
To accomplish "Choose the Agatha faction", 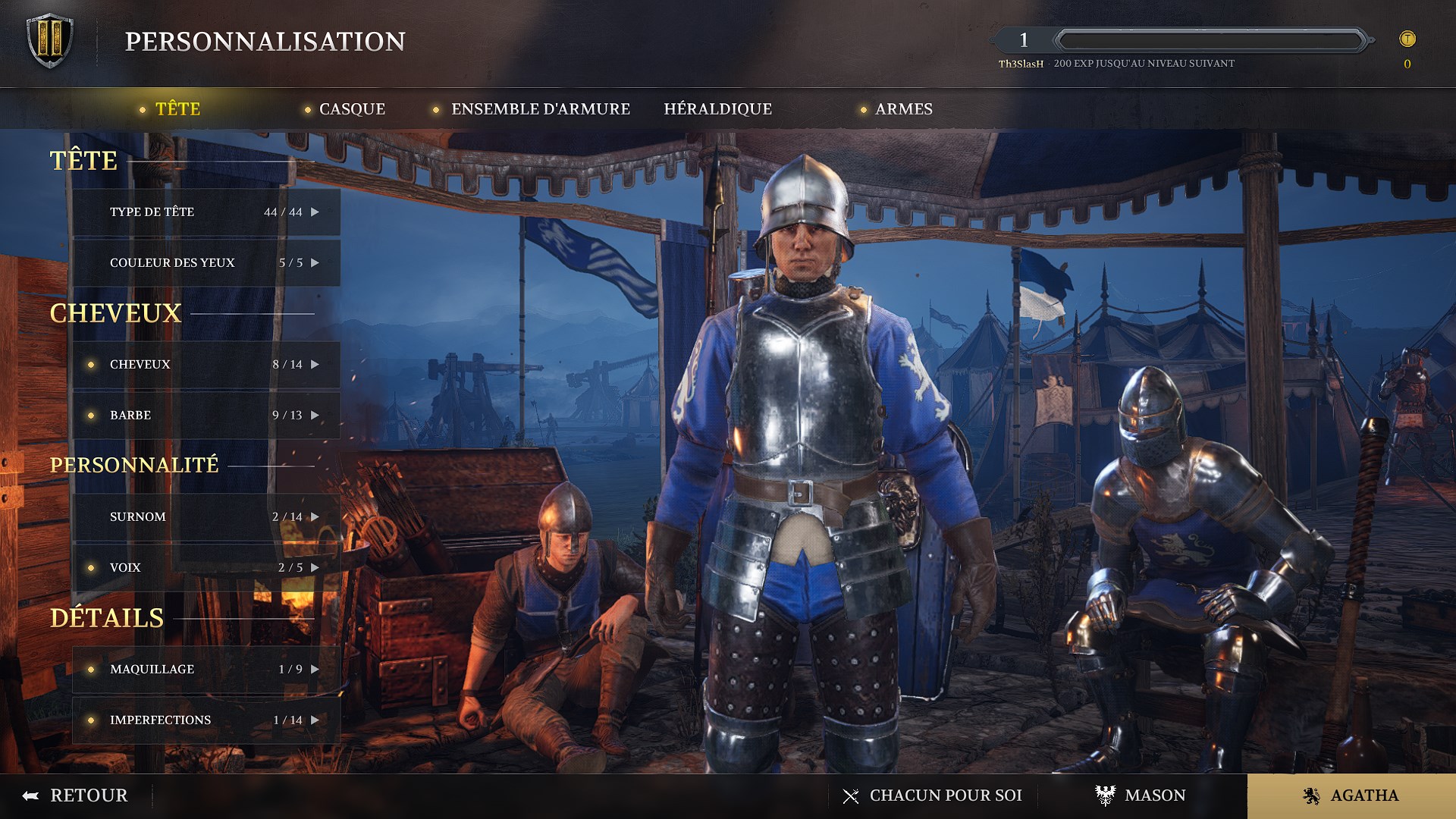I will 1351,795.
